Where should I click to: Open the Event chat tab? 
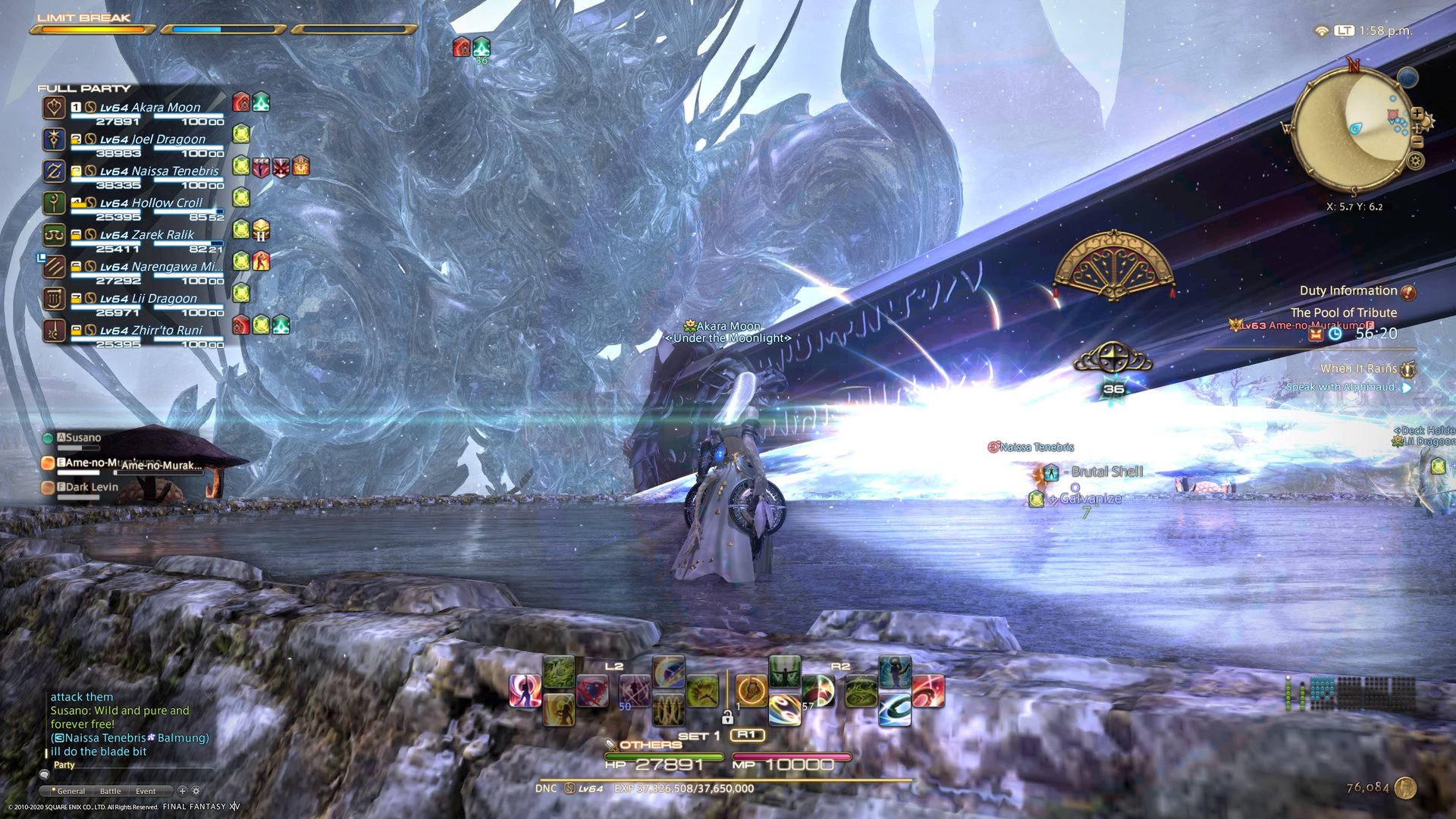coord(146,791)
